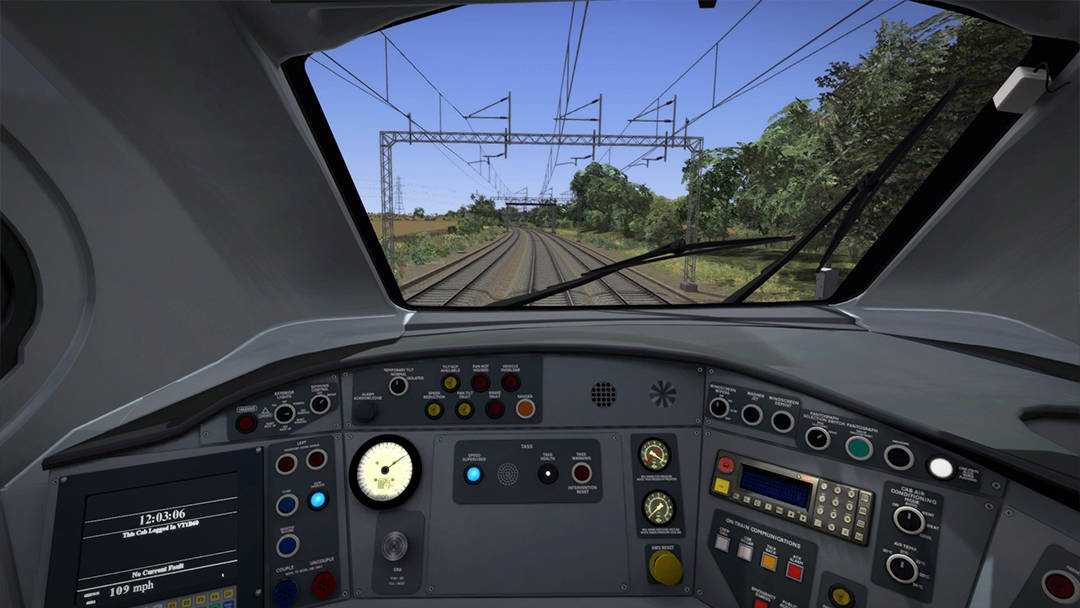Turn the Exterior Lights knob
The image size is (1080, 608).
pyautogui.click(x=285, y=413)
